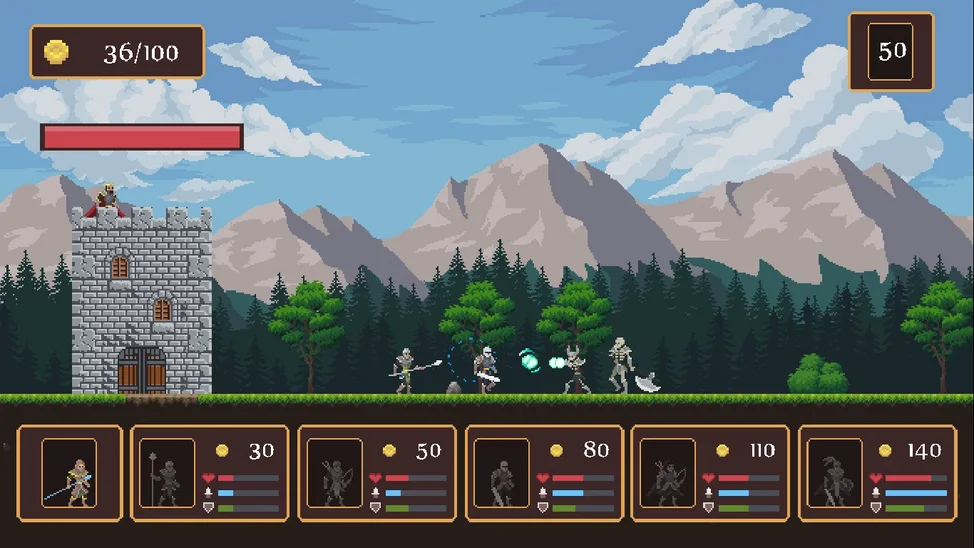Image resolution: width=974 pixels, height=548 pixels.
Task: Click the 50 box in the corner
Action: coord(891,52)
